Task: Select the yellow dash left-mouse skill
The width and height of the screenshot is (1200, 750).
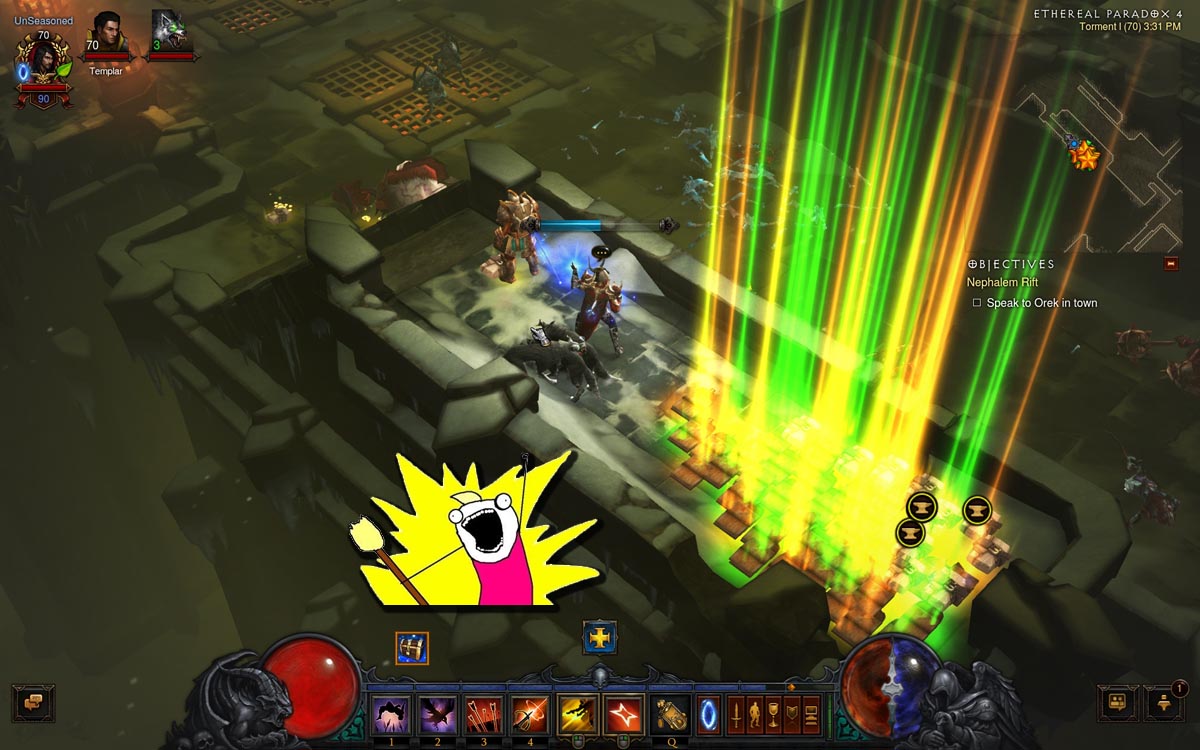Action: pos(577,714)
